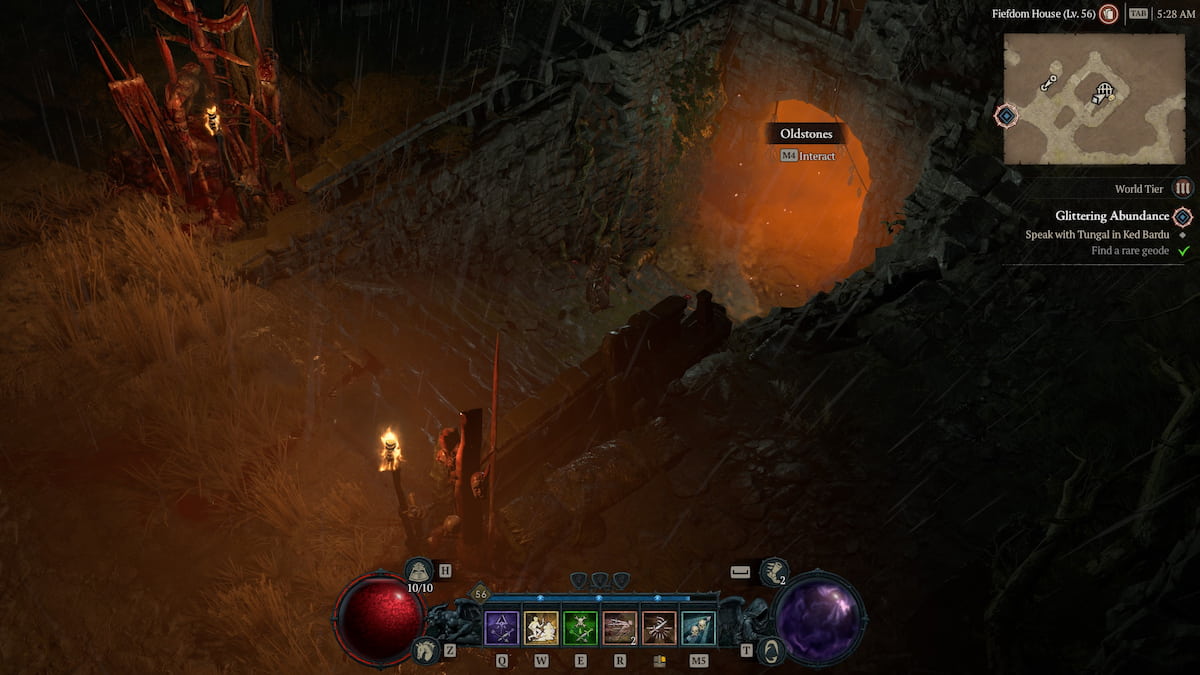The height and width of the screenshot is (675, 1200).
Task: Activate the purple skill bound to Q
Action: point(501,628)
